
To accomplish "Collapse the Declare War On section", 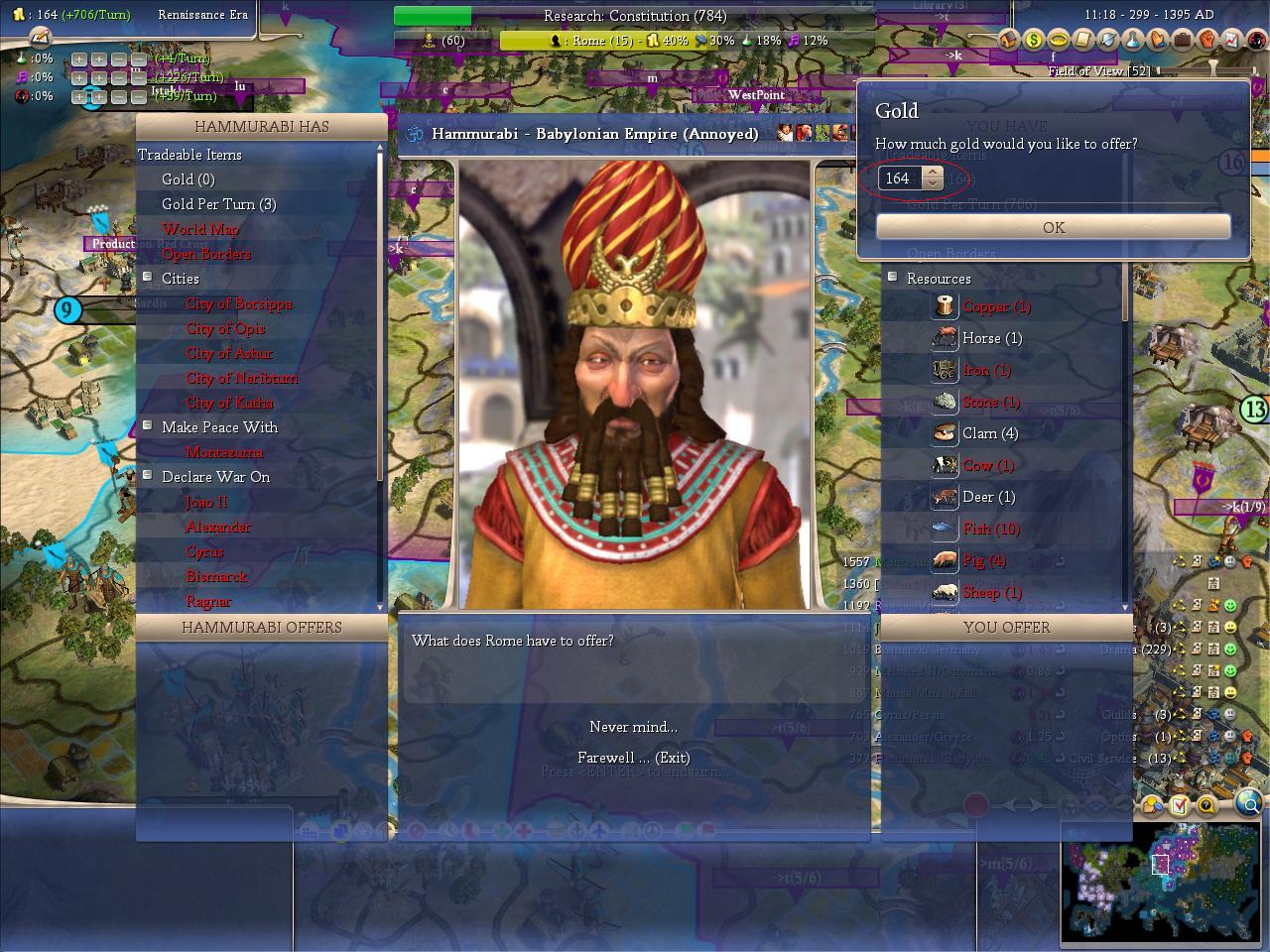I will pos(148,476).
